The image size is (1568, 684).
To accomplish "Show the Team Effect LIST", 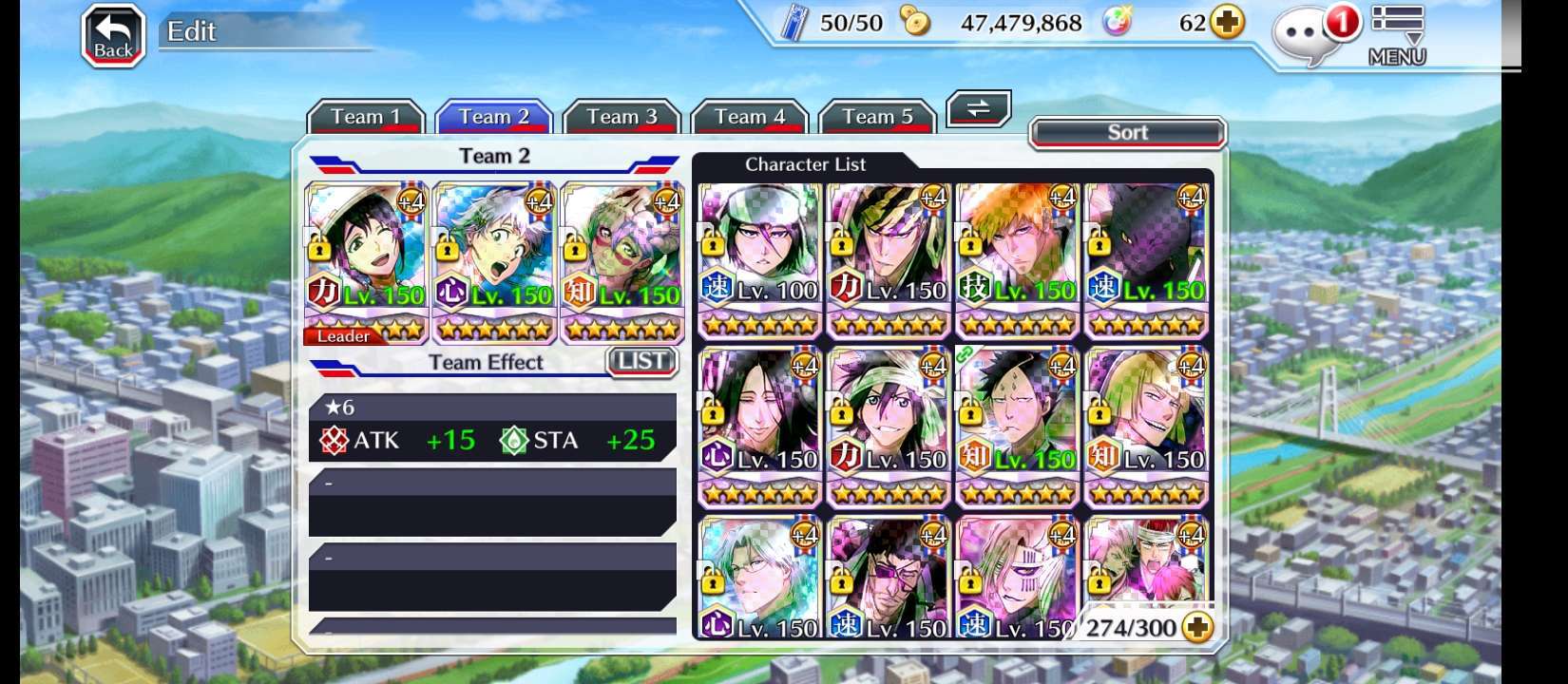I will click(641, 361).
